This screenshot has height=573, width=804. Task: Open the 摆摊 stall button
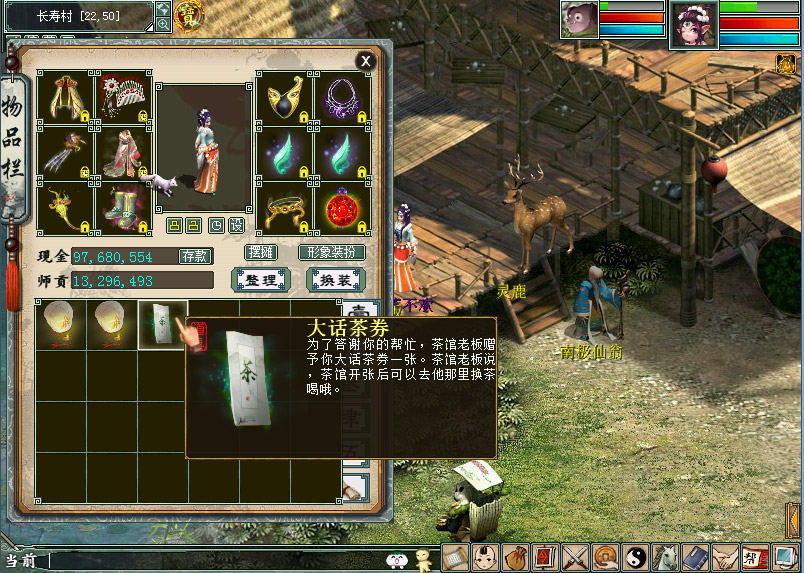(260, 253)
